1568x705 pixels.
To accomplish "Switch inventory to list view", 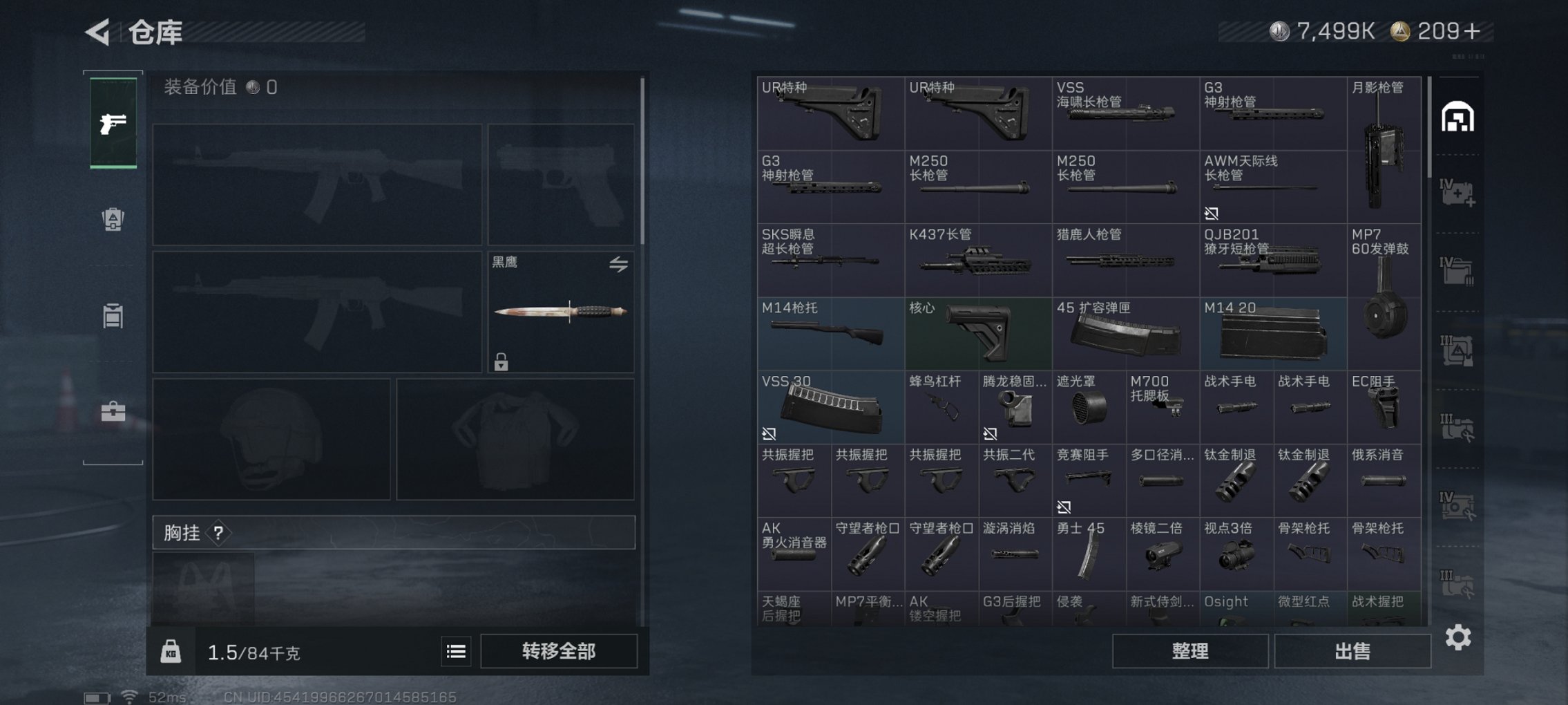I will pos(455,650).
